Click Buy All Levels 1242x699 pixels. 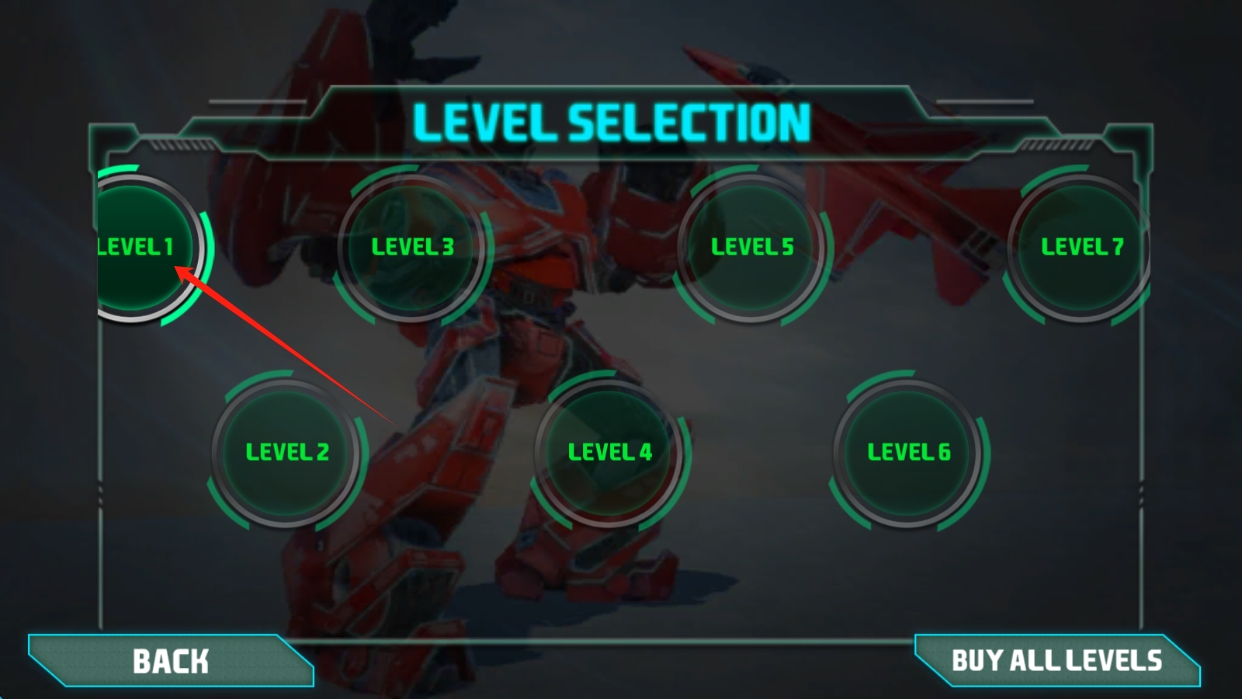coord(1056,661)
